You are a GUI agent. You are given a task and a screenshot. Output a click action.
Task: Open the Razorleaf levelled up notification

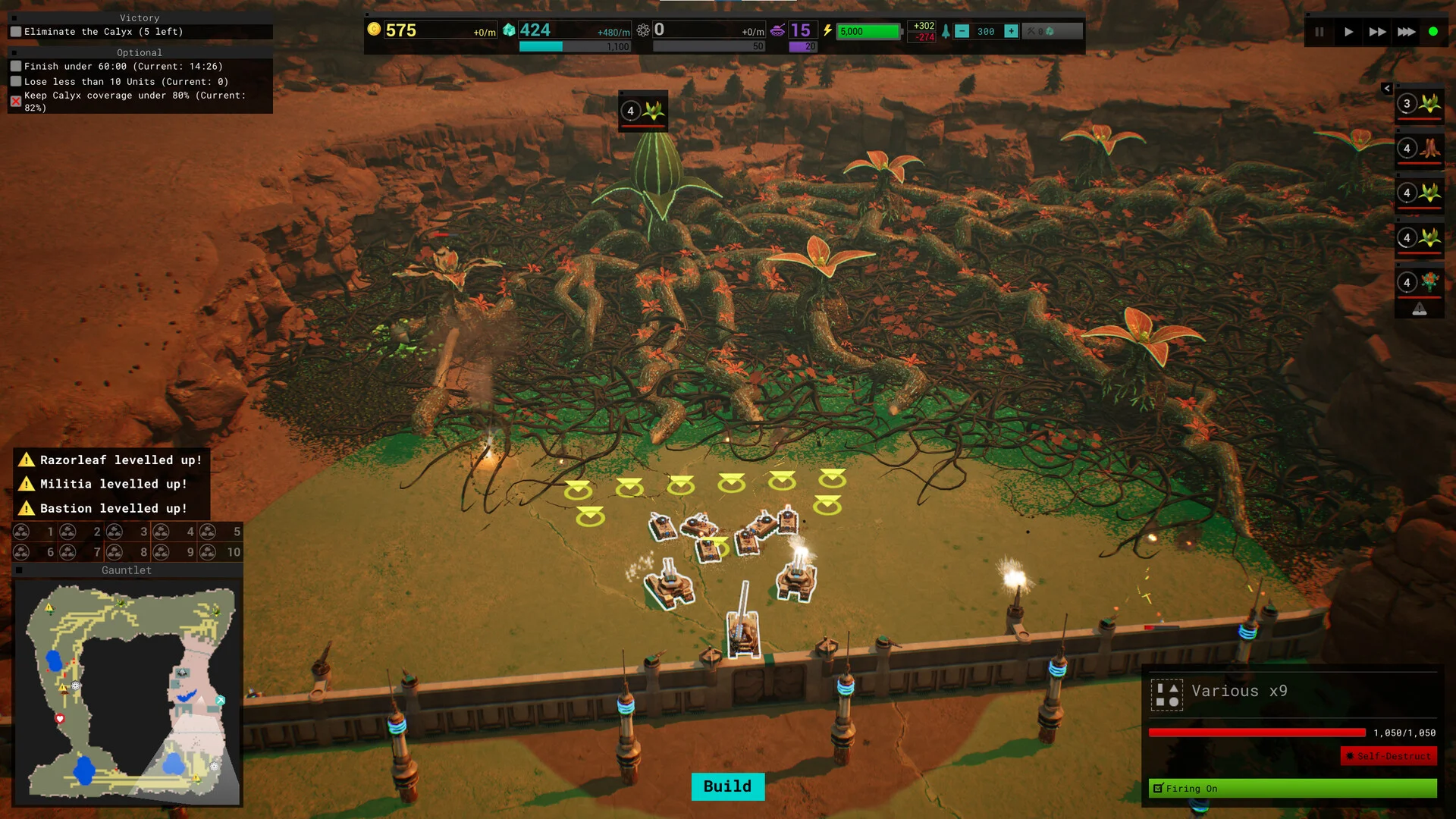pos(111,460)
